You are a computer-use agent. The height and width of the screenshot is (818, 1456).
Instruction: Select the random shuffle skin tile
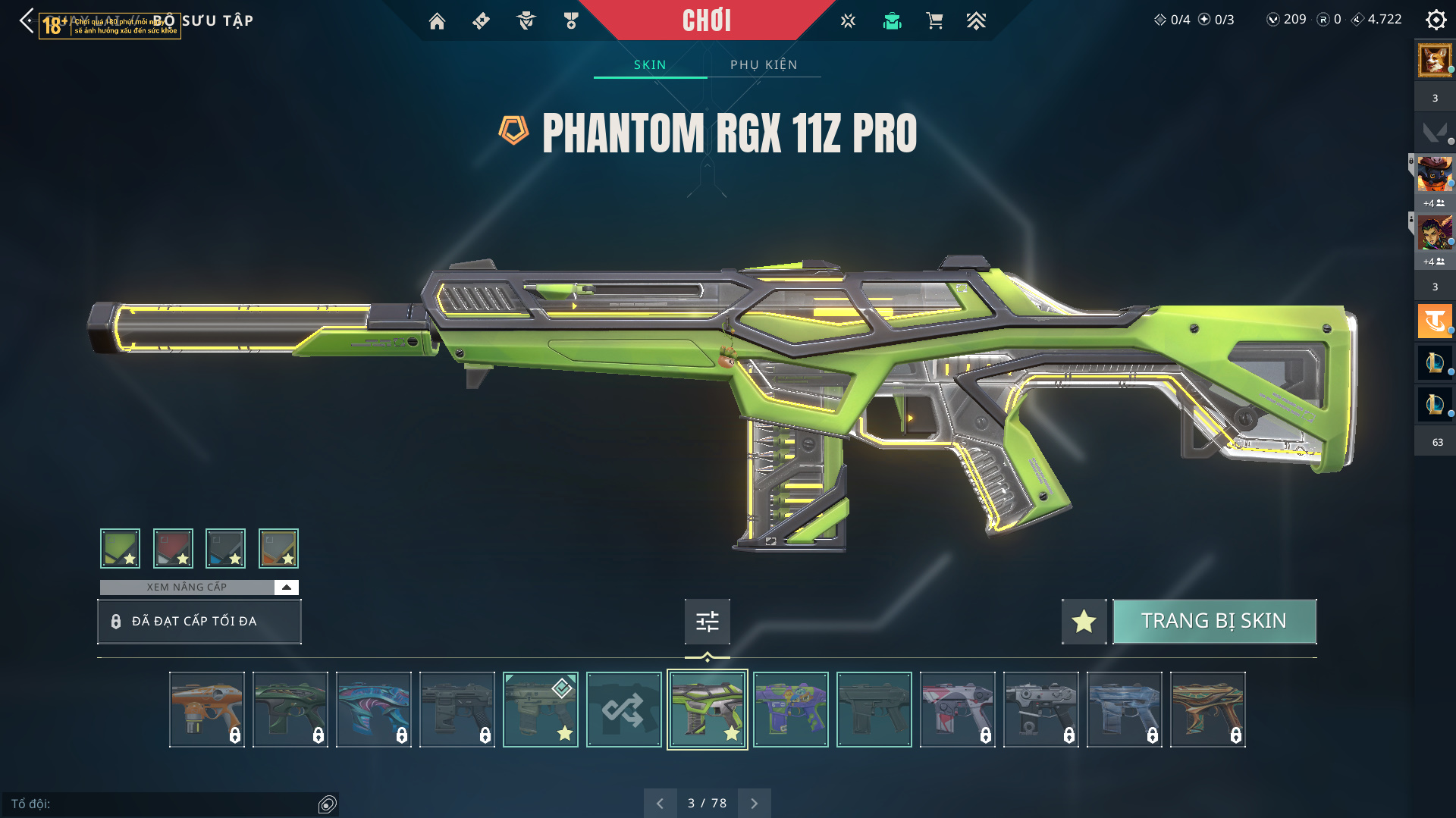point(623,710)
